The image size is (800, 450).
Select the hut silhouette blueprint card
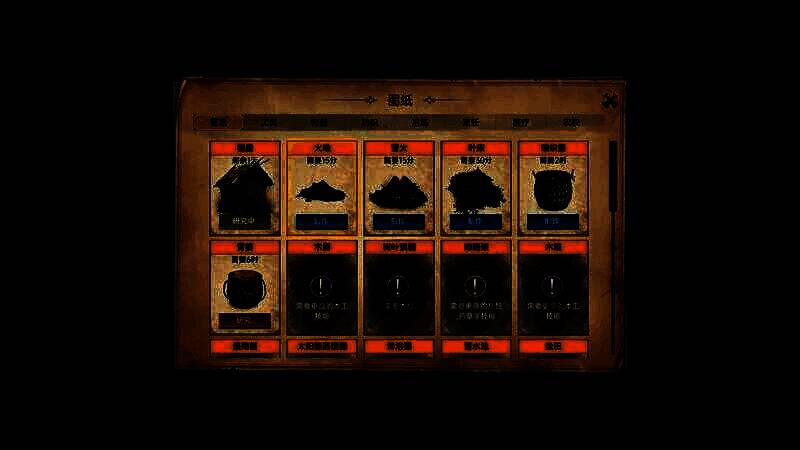click(244, 187)
